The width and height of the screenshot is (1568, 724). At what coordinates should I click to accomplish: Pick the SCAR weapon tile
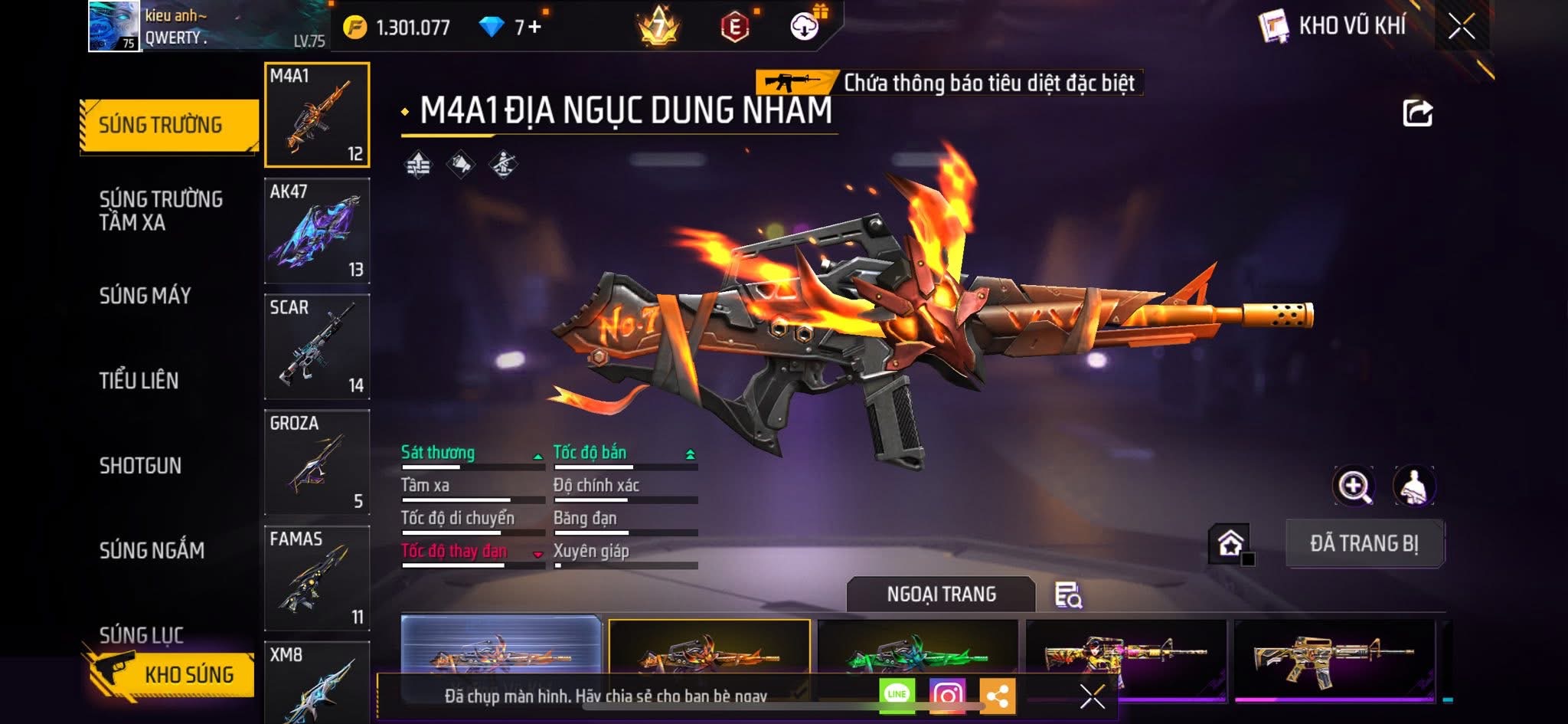click(x=317, y=346)
